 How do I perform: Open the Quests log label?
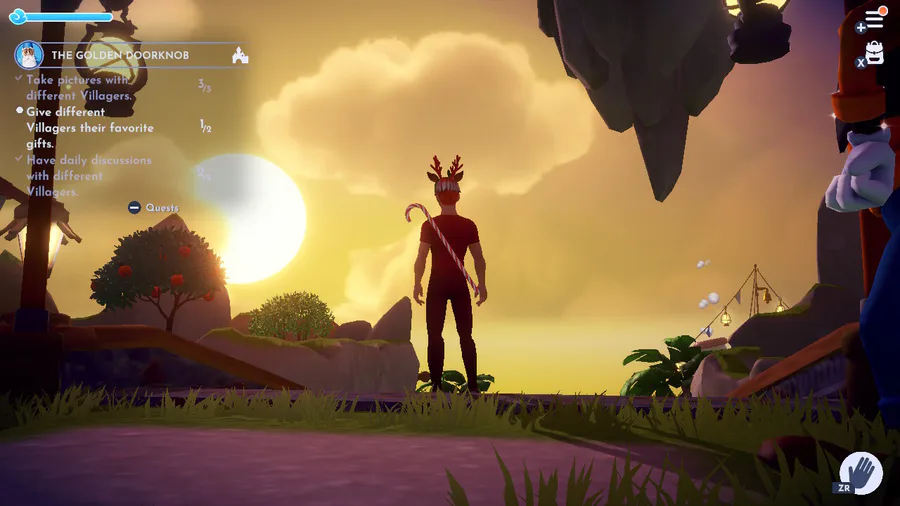click(x=161, y=208)
